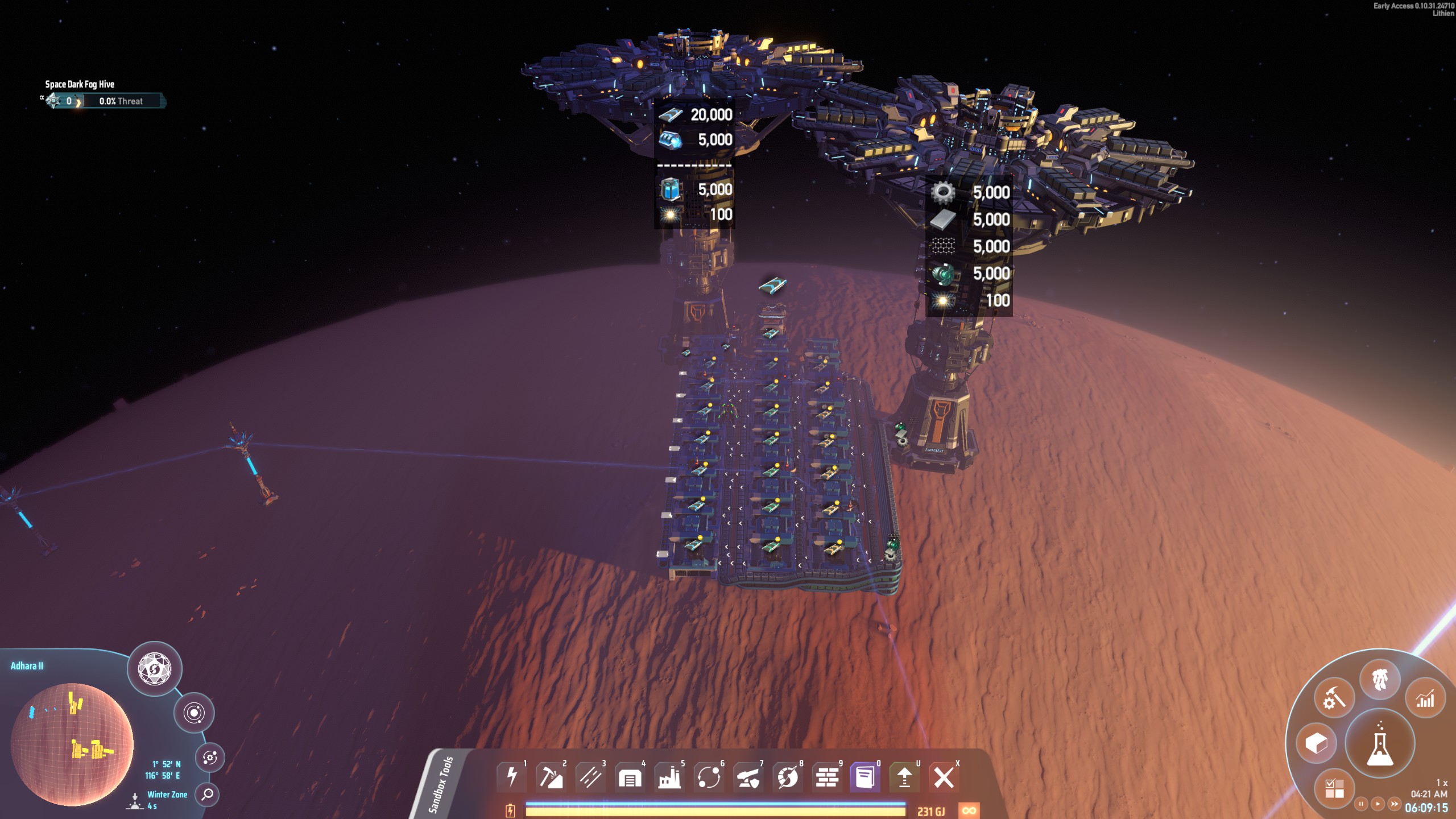
Task: Click the Adhara II planet minimap
Action: 72,744
